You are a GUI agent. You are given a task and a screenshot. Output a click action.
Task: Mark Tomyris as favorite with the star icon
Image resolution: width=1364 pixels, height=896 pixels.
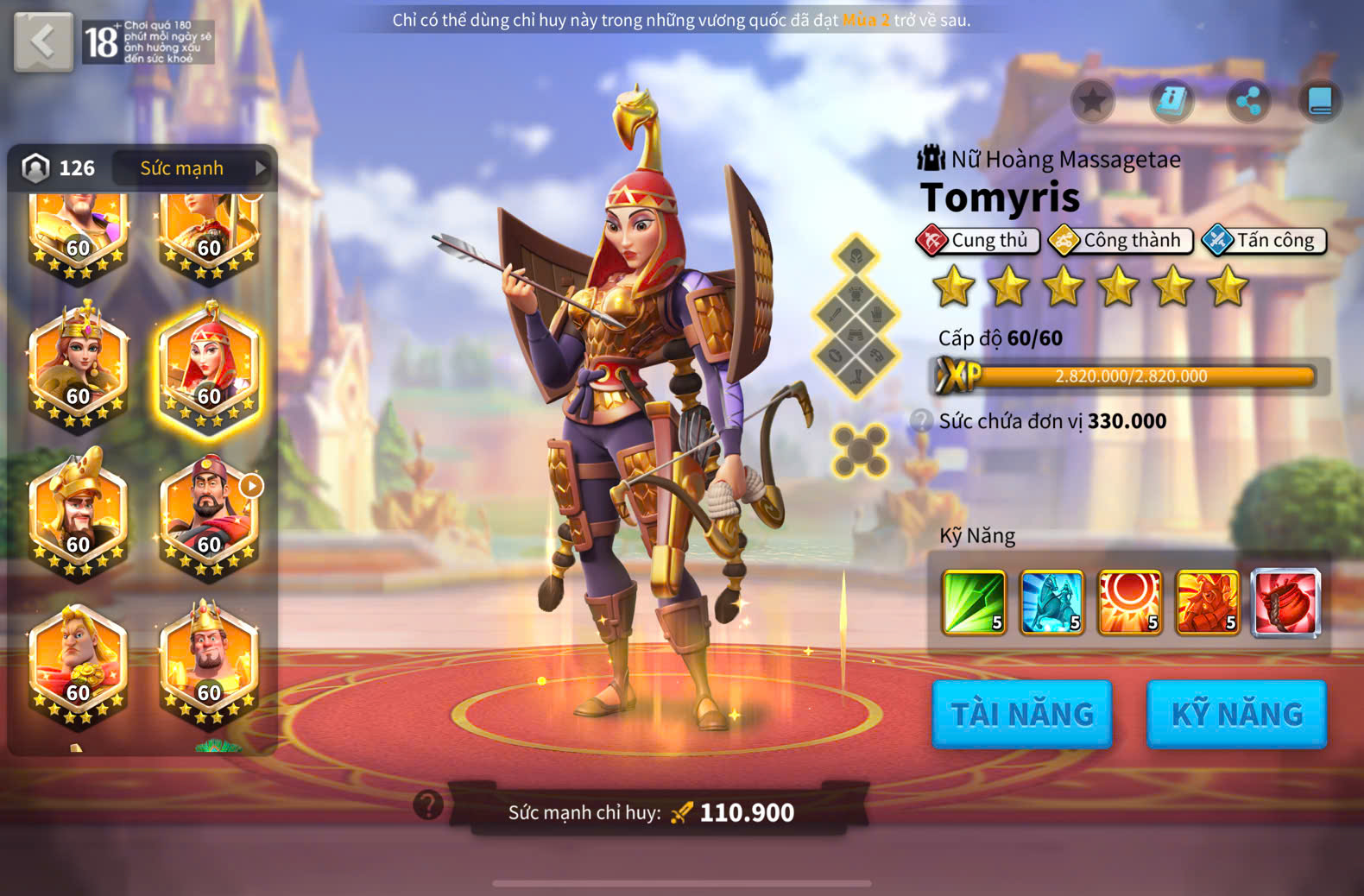pos(1092,102)
